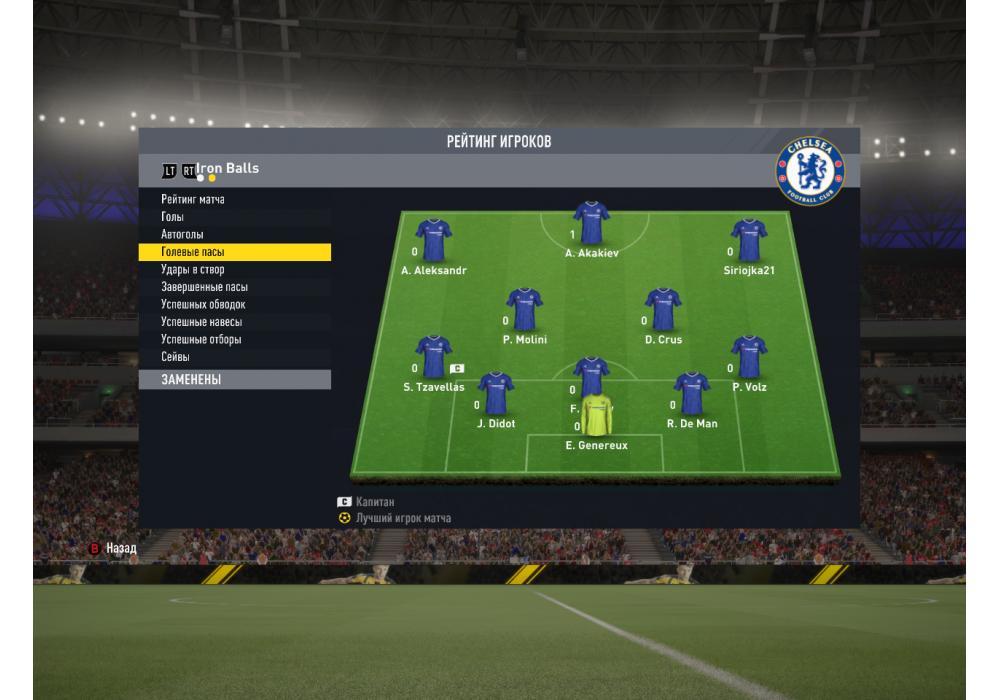Show the Сейвы statistic
The image size is (1000, 700).
[176, 356]
